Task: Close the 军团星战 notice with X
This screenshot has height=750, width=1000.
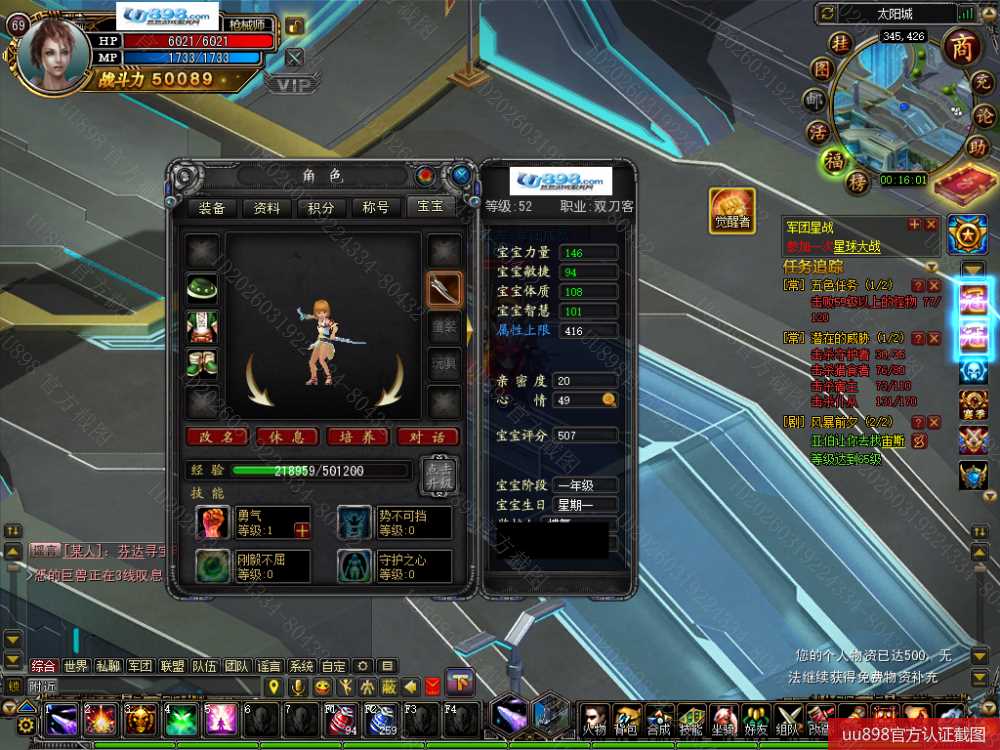Action: (x=931, y=225)
